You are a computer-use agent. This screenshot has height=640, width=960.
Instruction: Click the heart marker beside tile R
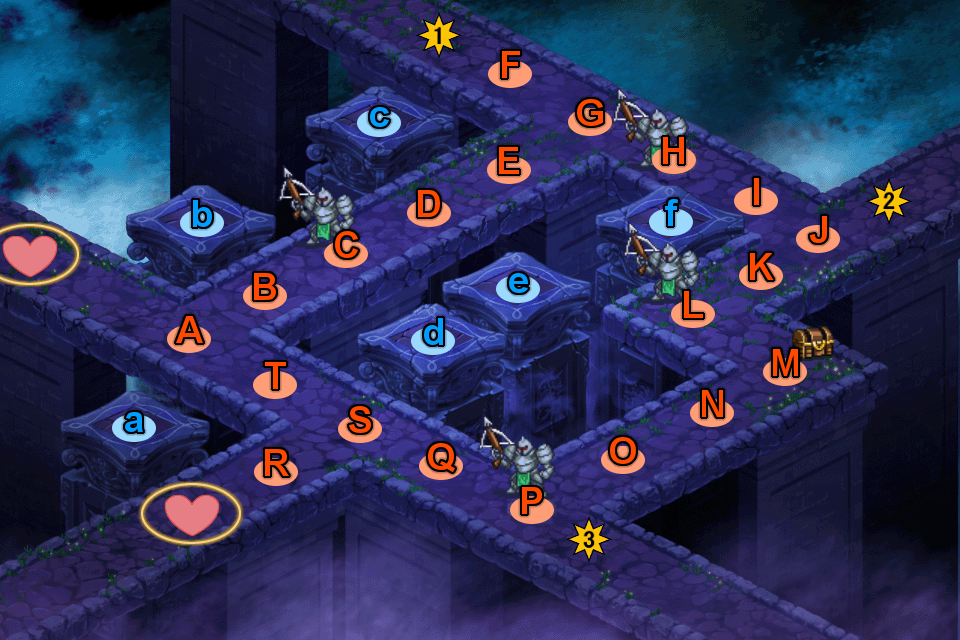[x=190, y=513]
